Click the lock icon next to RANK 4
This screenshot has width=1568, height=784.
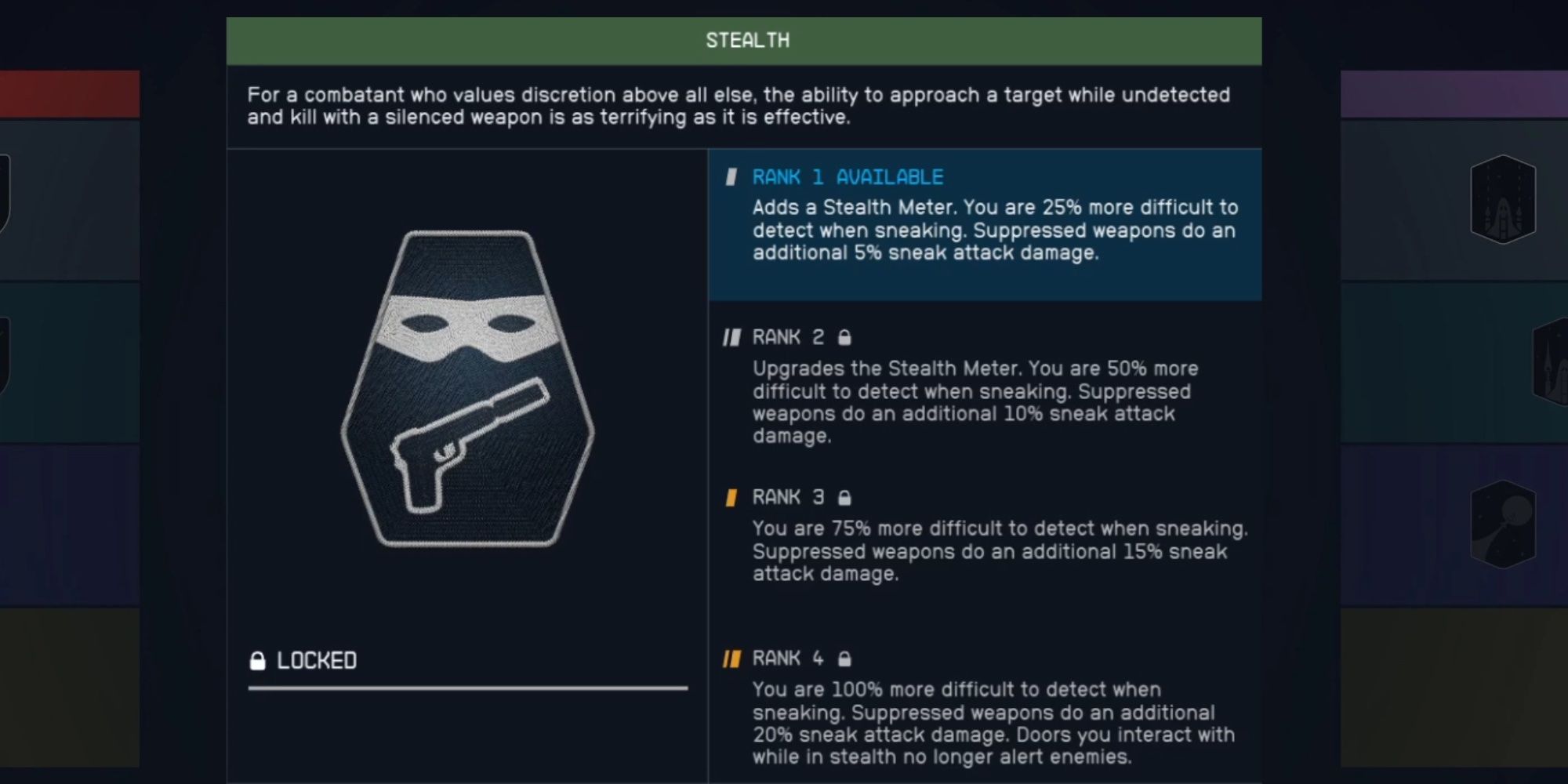845,659
